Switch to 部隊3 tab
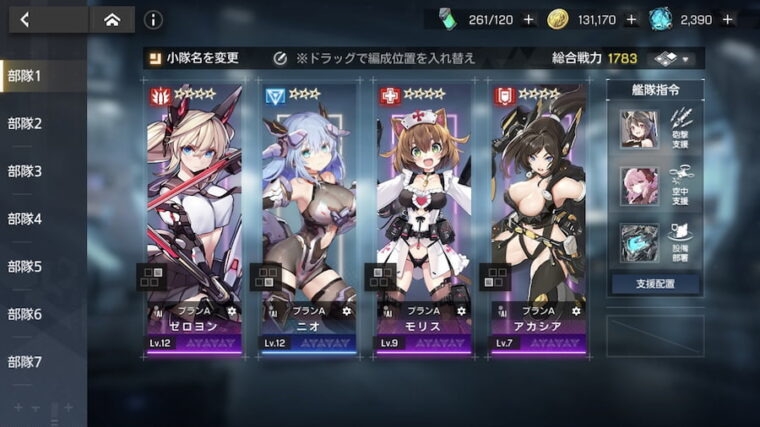The height and width of the screenshot is (427, 760). pos(26,171)
